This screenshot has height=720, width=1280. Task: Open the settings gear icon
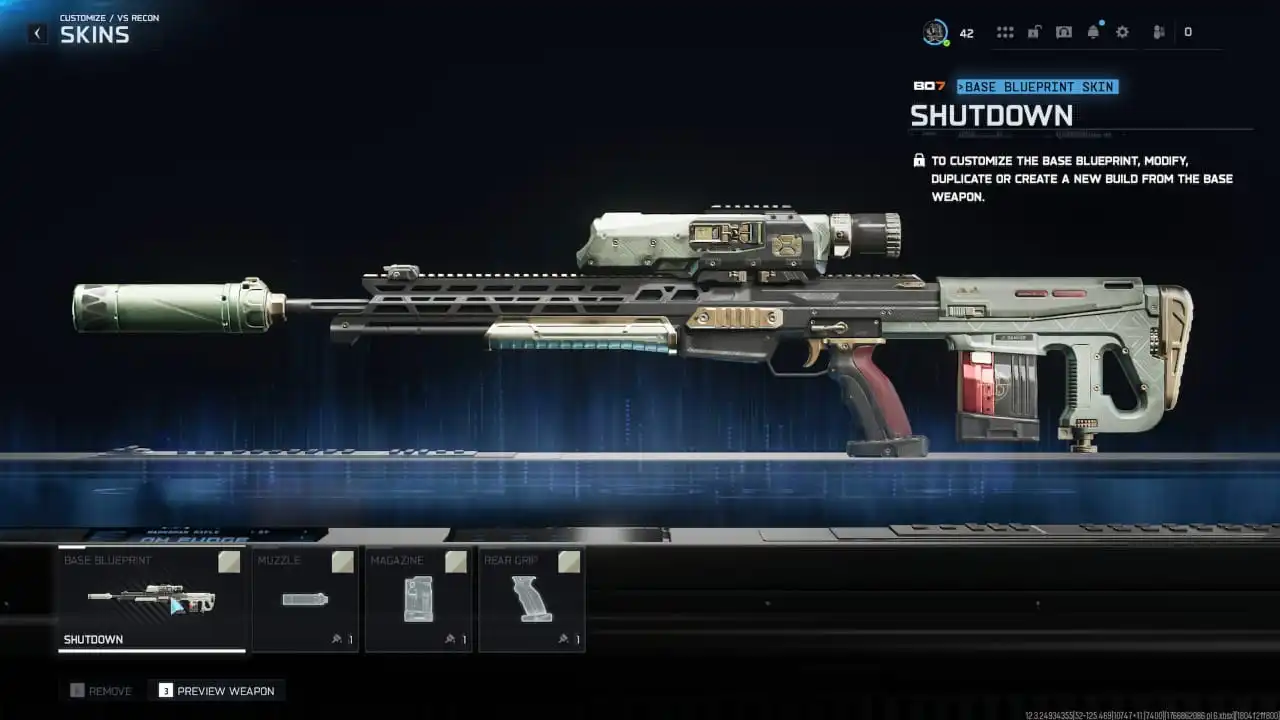coord(1122,31)
